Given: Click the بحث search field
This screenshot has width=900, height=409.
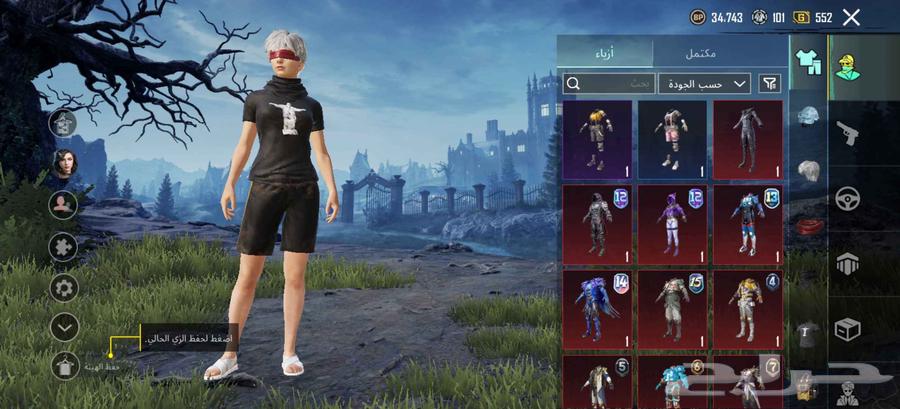Looking at the screenshot, I should [x=609, y=83].
